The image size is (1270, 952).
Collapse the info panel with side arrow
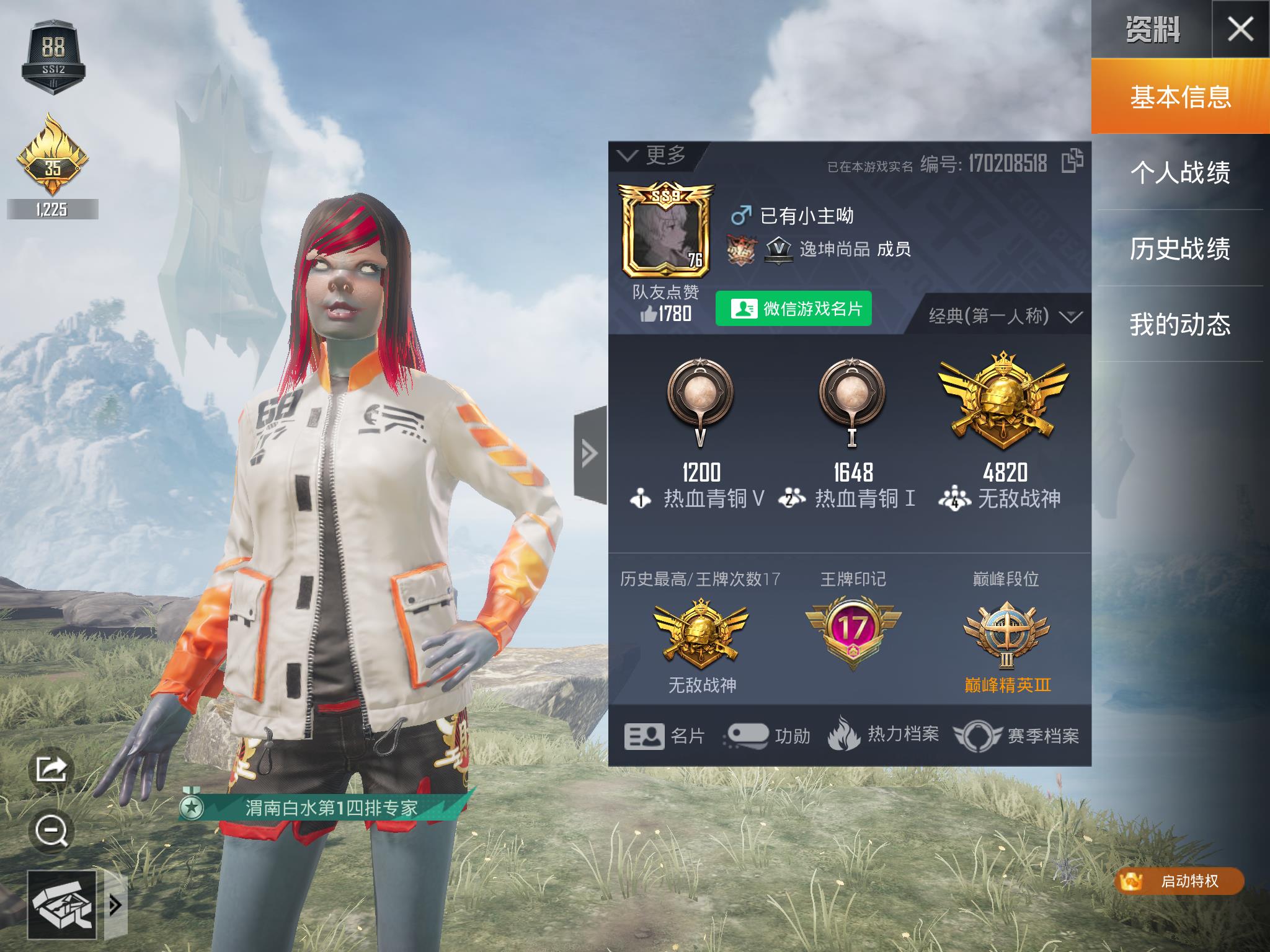click(589, 454)
